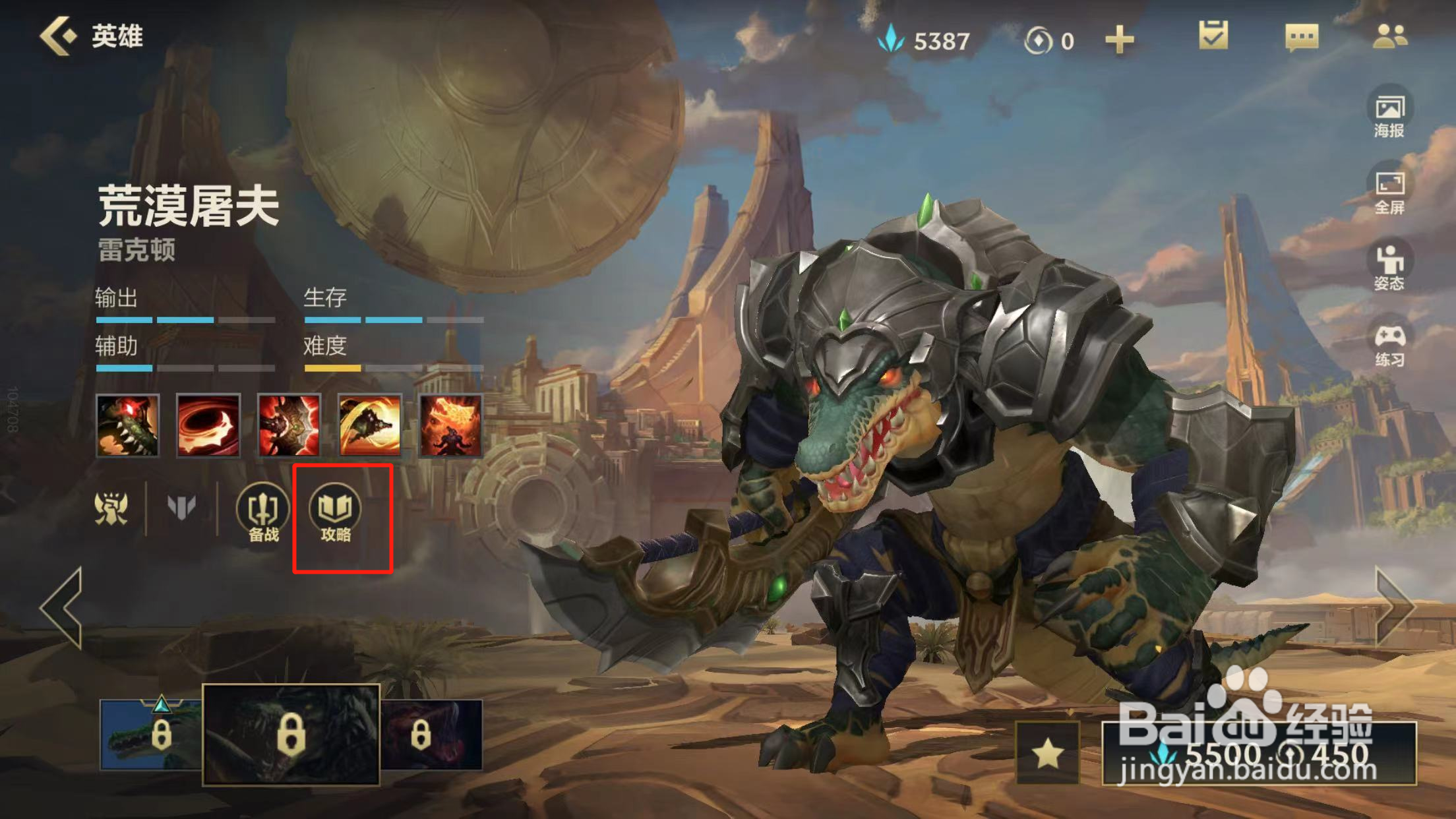Image resolution: width=1456 pixels, height=819 pixels.
Task: Buy the hero for 5500 or 450
Action: click(1258, 753)
